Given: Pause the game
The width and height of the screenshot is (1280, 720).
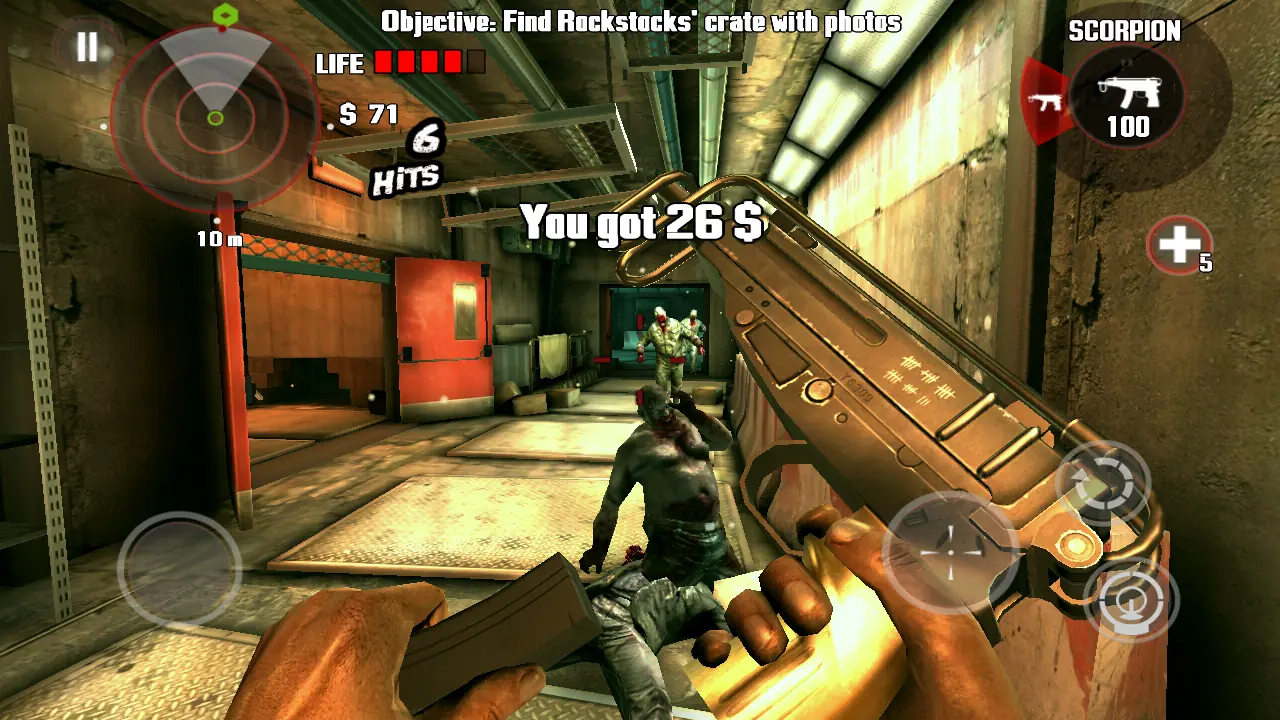Looking at the screenshot, I should tap(88, 47).
